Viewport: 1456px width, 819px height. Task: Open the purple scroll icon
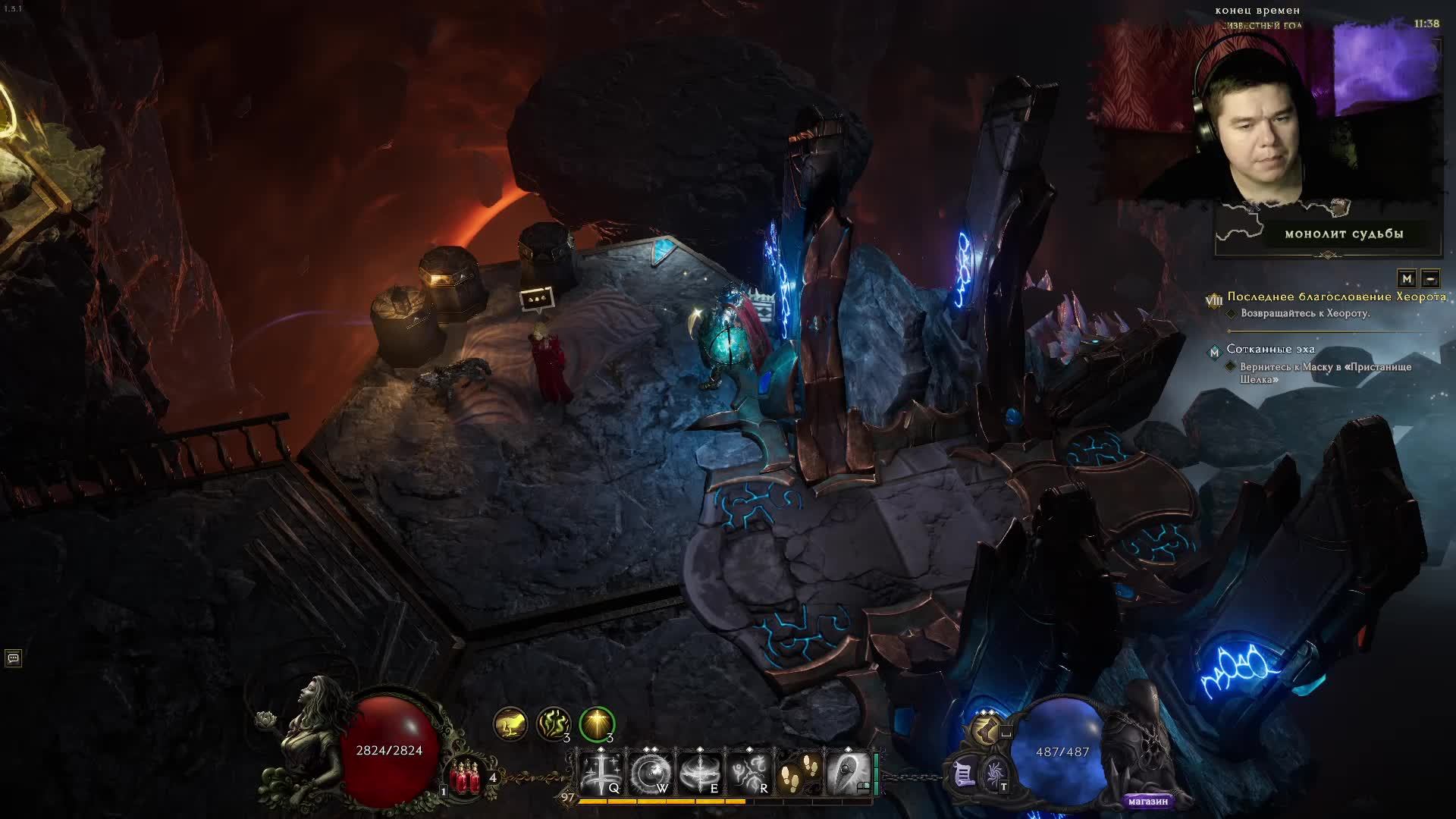click(x=964, y=774)
